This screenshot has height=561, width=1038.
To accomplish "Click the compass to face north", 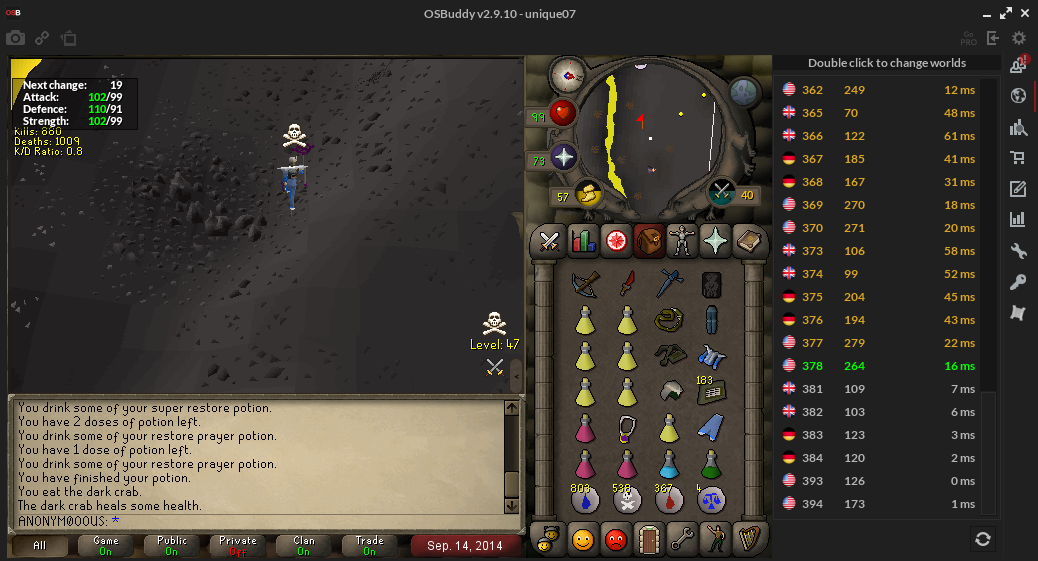I will pyautogui.click(x=567, y=73).
